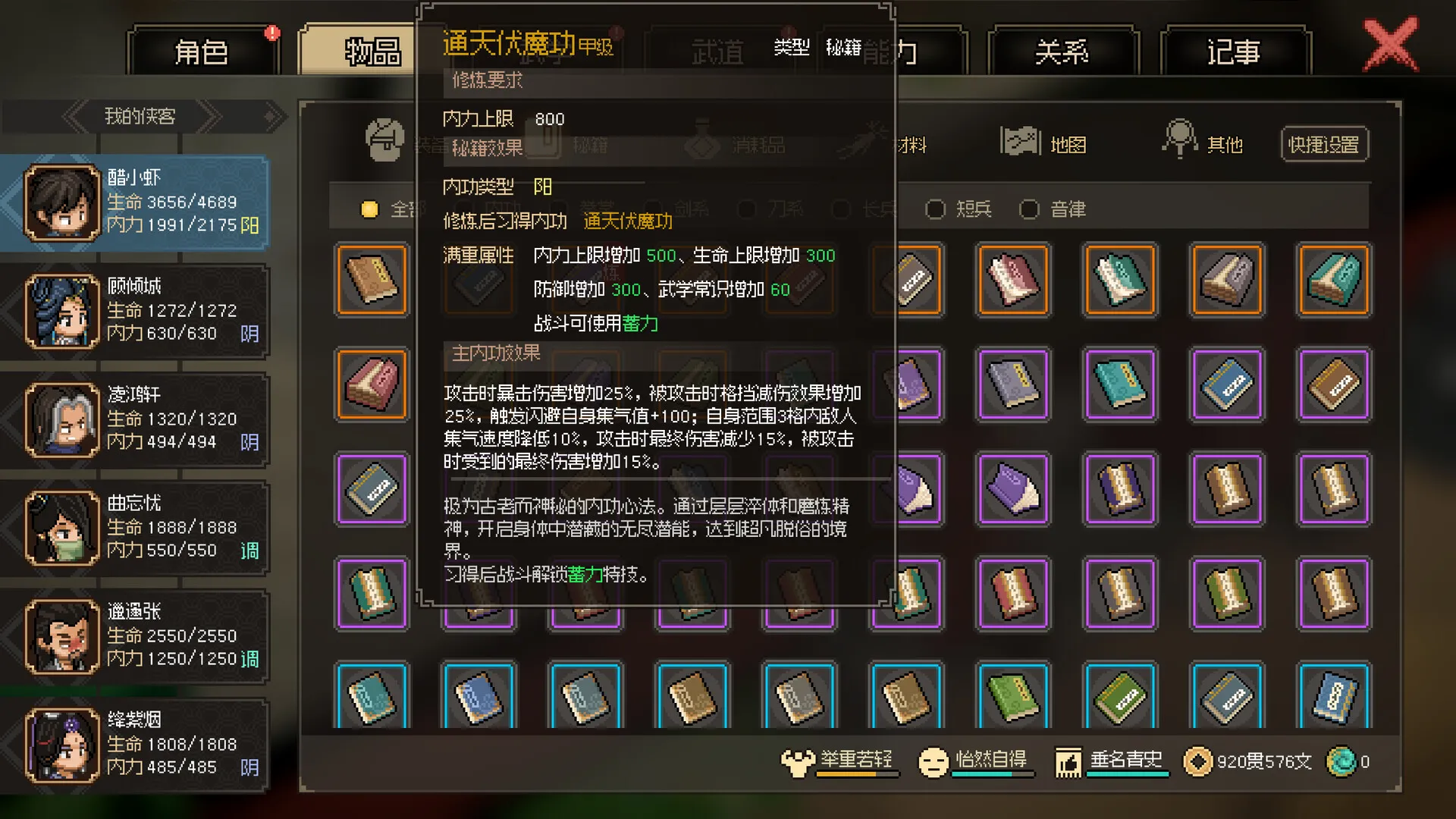Open the 记事 journal tab

[1232, 50]
